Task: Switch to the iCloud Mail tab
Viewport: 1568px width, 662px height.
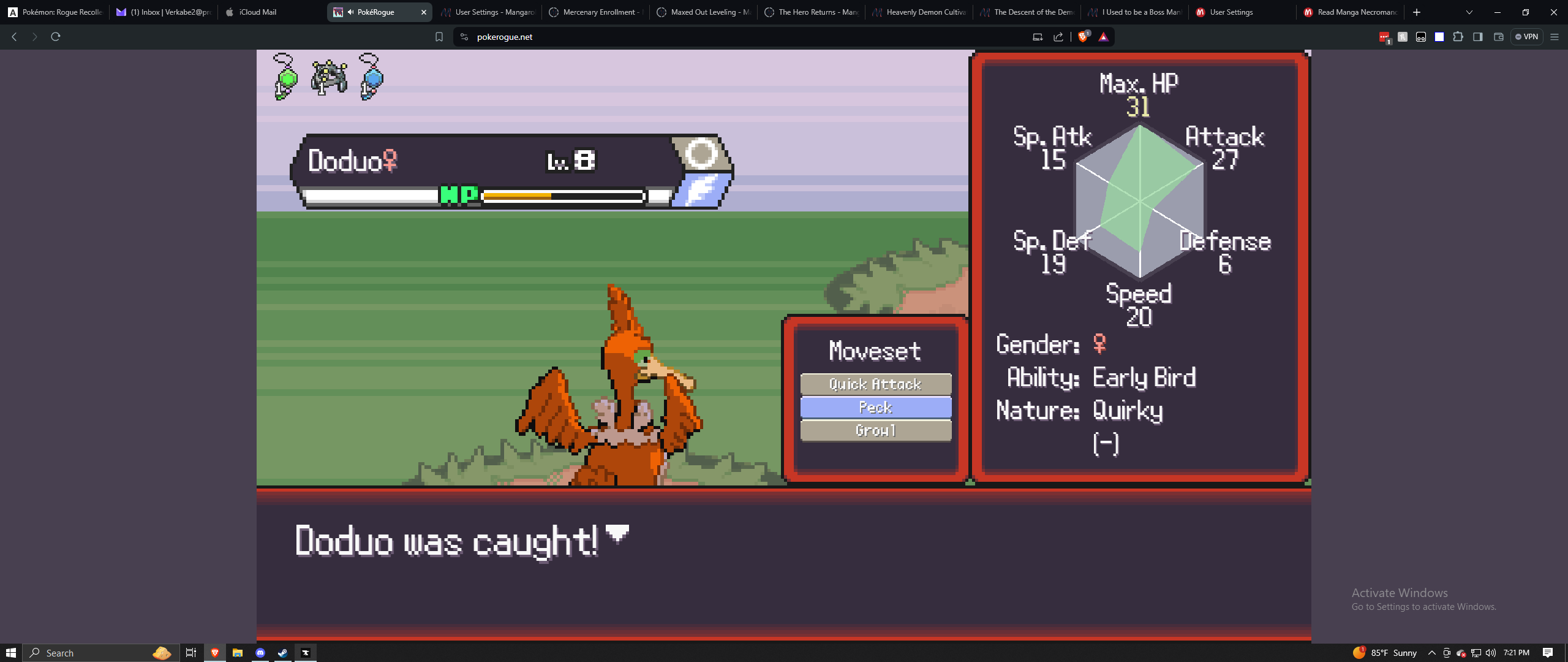Action: 257,12
